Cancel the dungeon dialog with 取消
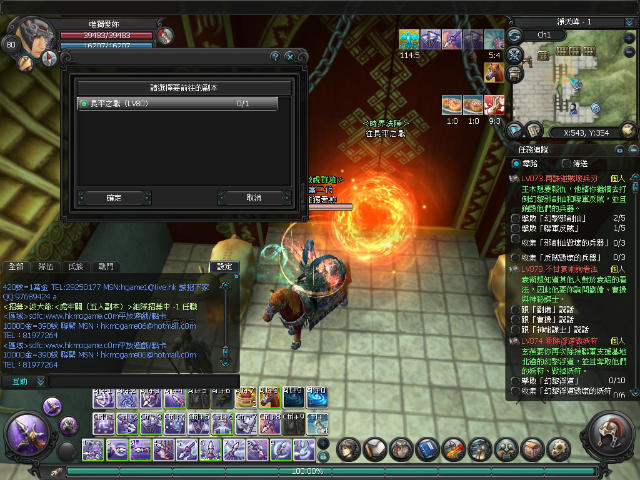The height and width of the screenshot is (480, 640). click(x=253, y=198)
